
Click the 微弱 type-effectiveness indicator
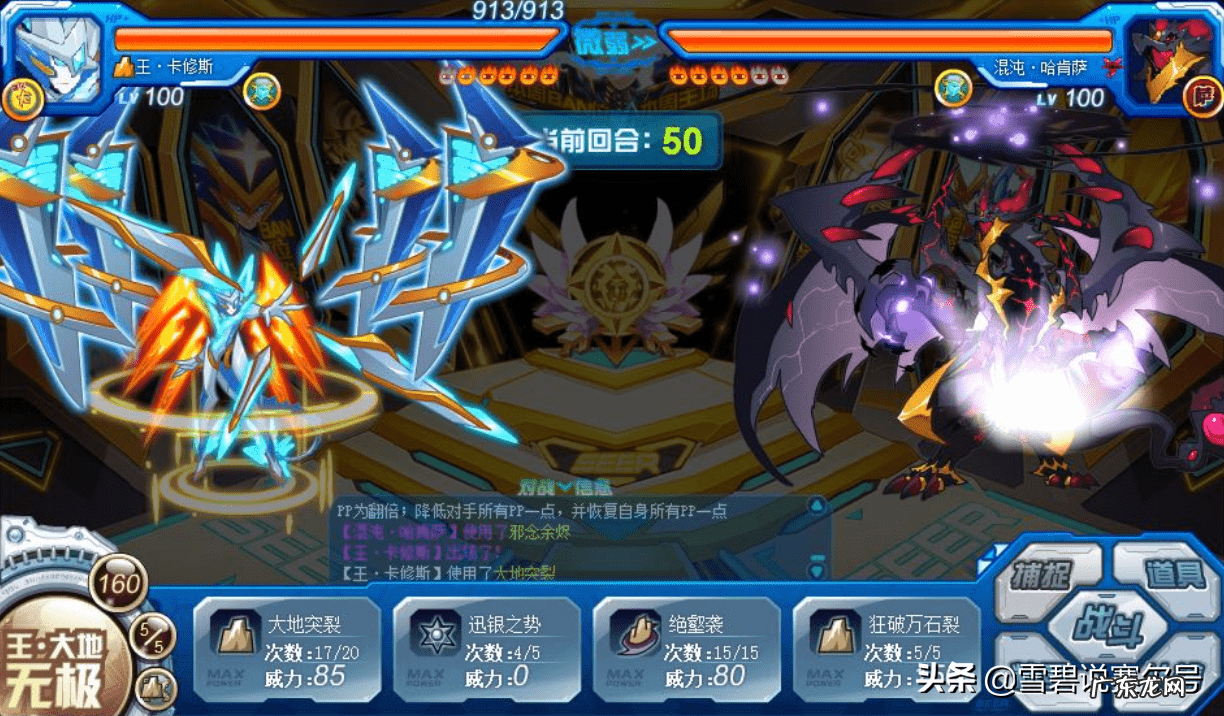(x=614, y=42)
